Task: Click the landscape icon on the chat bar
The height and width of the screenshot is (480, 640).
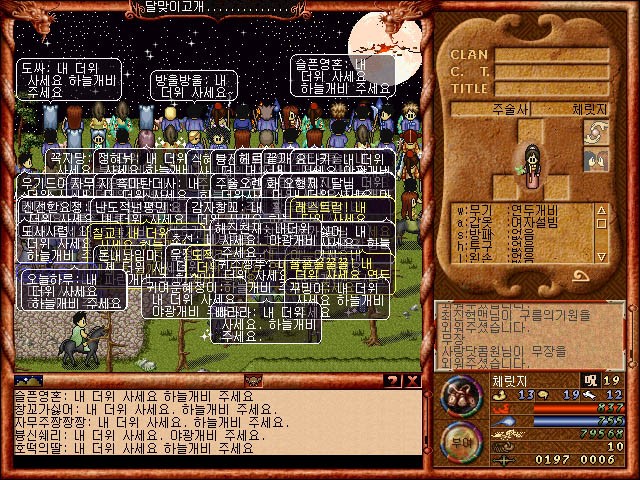Action: [x=28, y=380]
